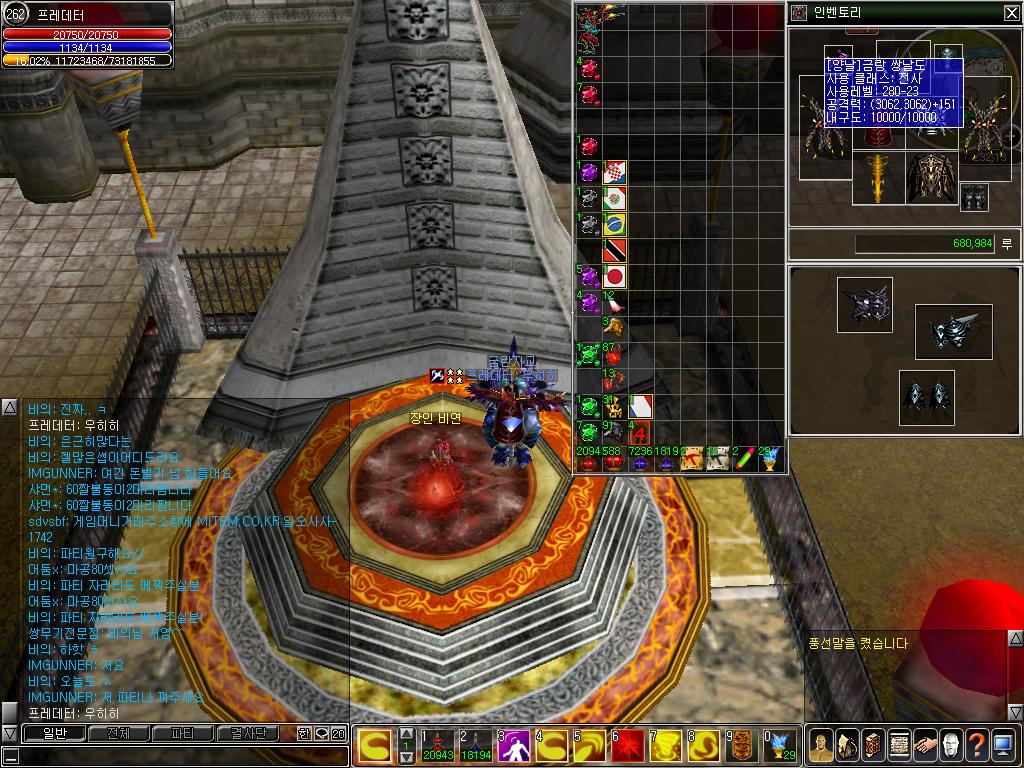This screenshot has height=768, width=1024.
Task: Open the question mark help menu
Action: click(x=976, y=745)
